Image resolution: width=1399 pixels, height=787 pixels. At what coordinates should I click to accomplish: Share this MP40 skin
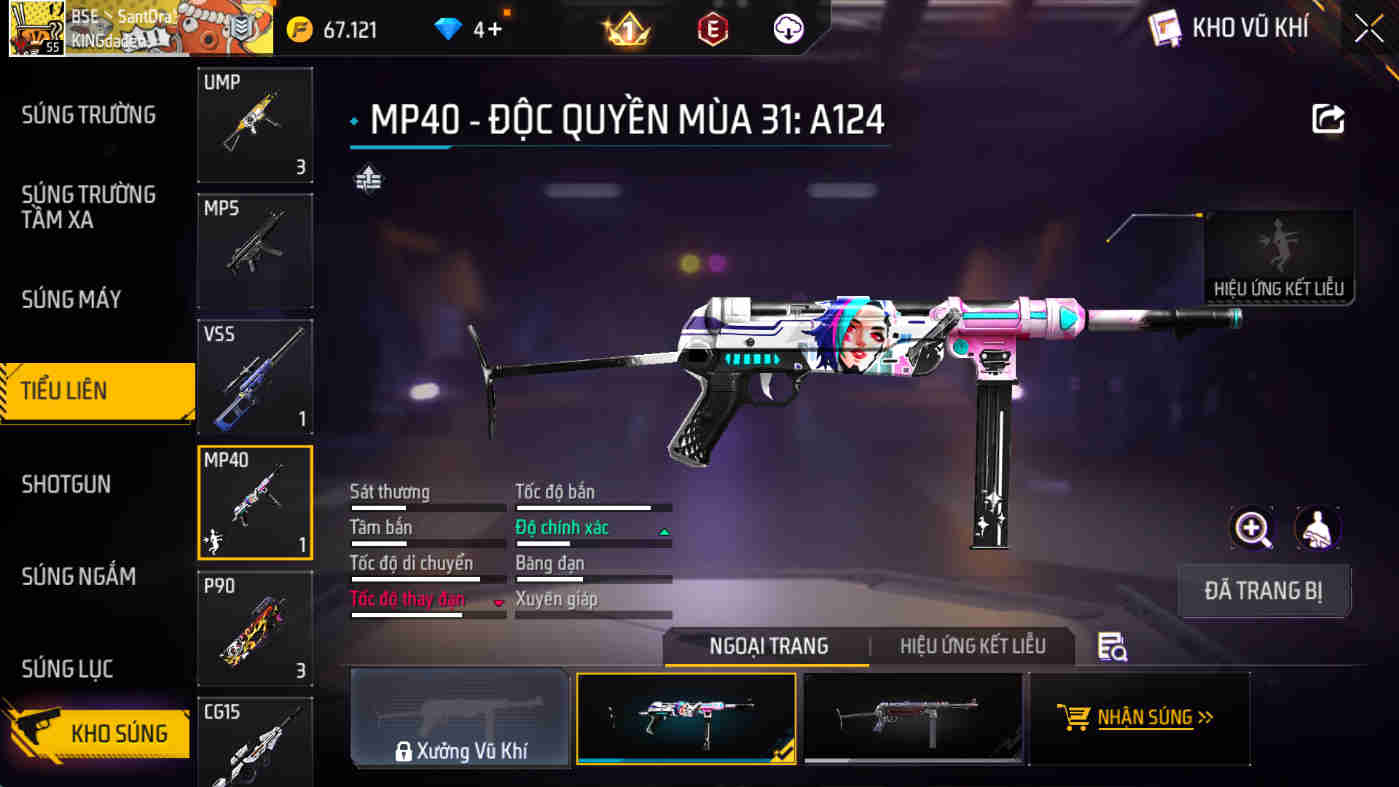[1328, 120]
